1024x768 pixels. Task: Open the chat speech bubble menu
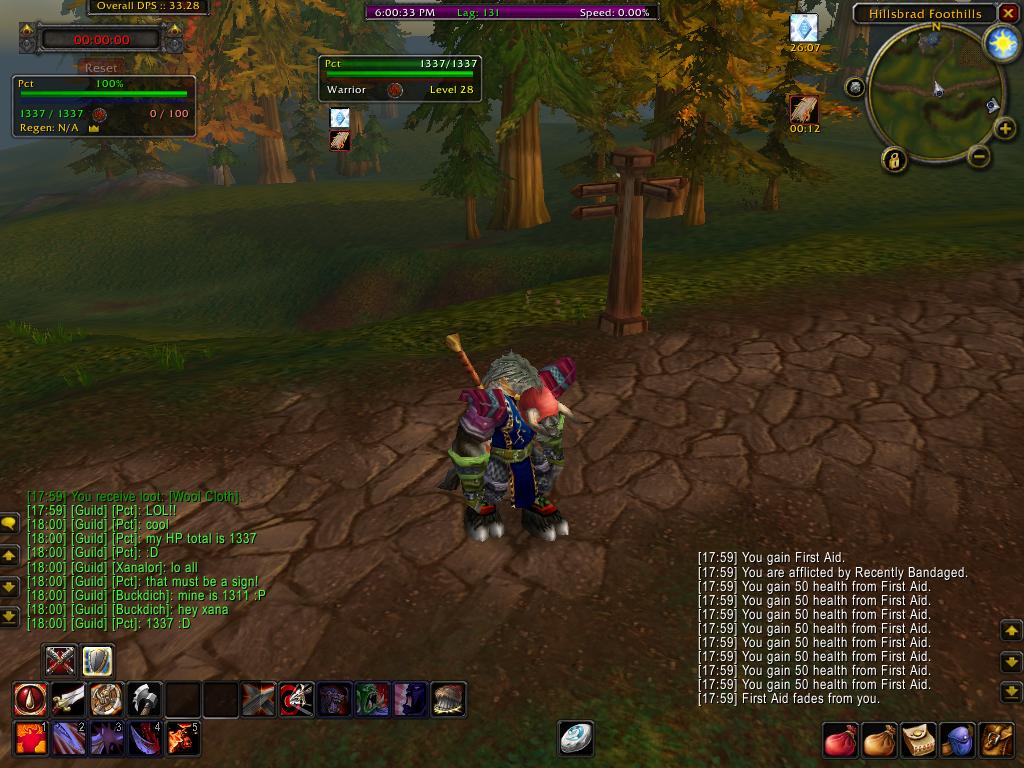coord(9,523)
